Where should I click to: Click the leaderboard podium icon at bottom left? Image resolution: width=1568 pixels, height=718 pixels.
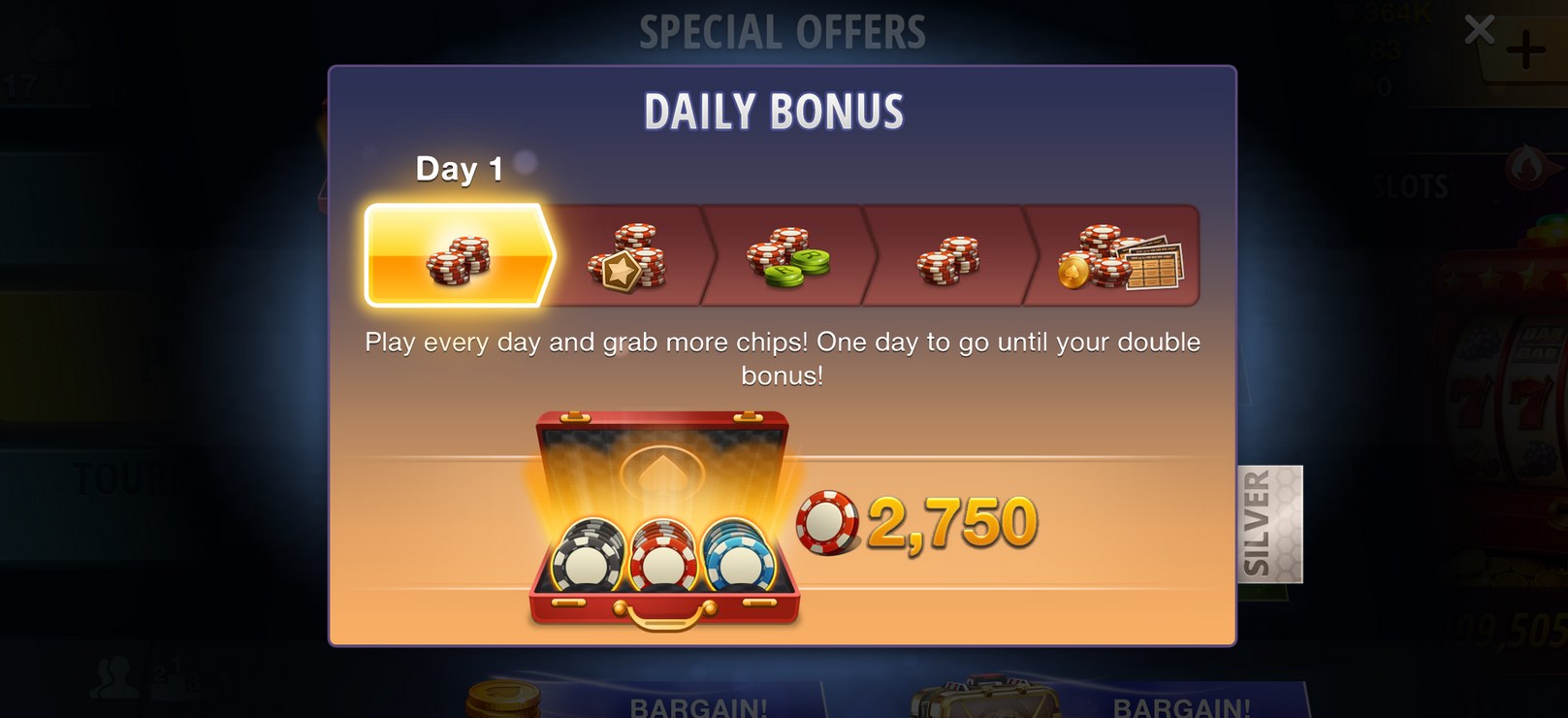(x=175, y=682)
